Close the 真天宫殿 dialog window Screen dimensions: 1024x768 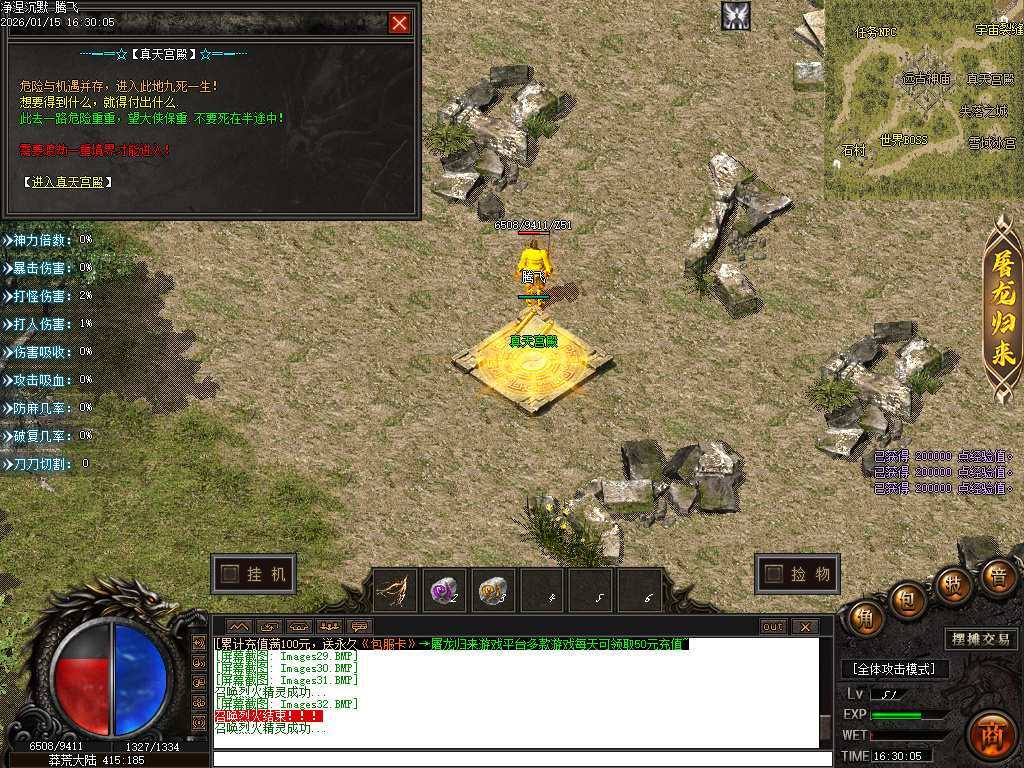(x=400, y=23)
